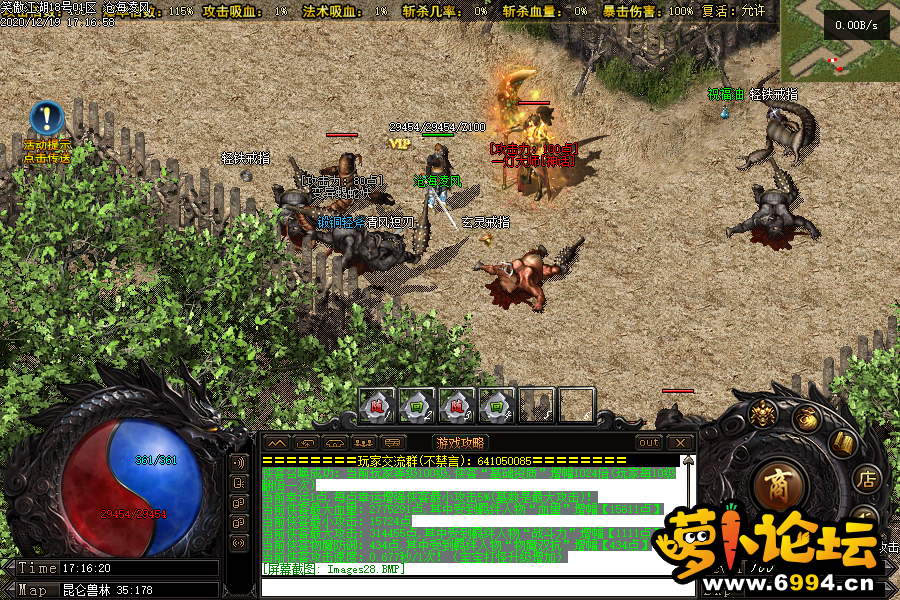The width and height of the screenshot is (900, 600).
Task: Open the 店 store button
Action: (866, 478)
